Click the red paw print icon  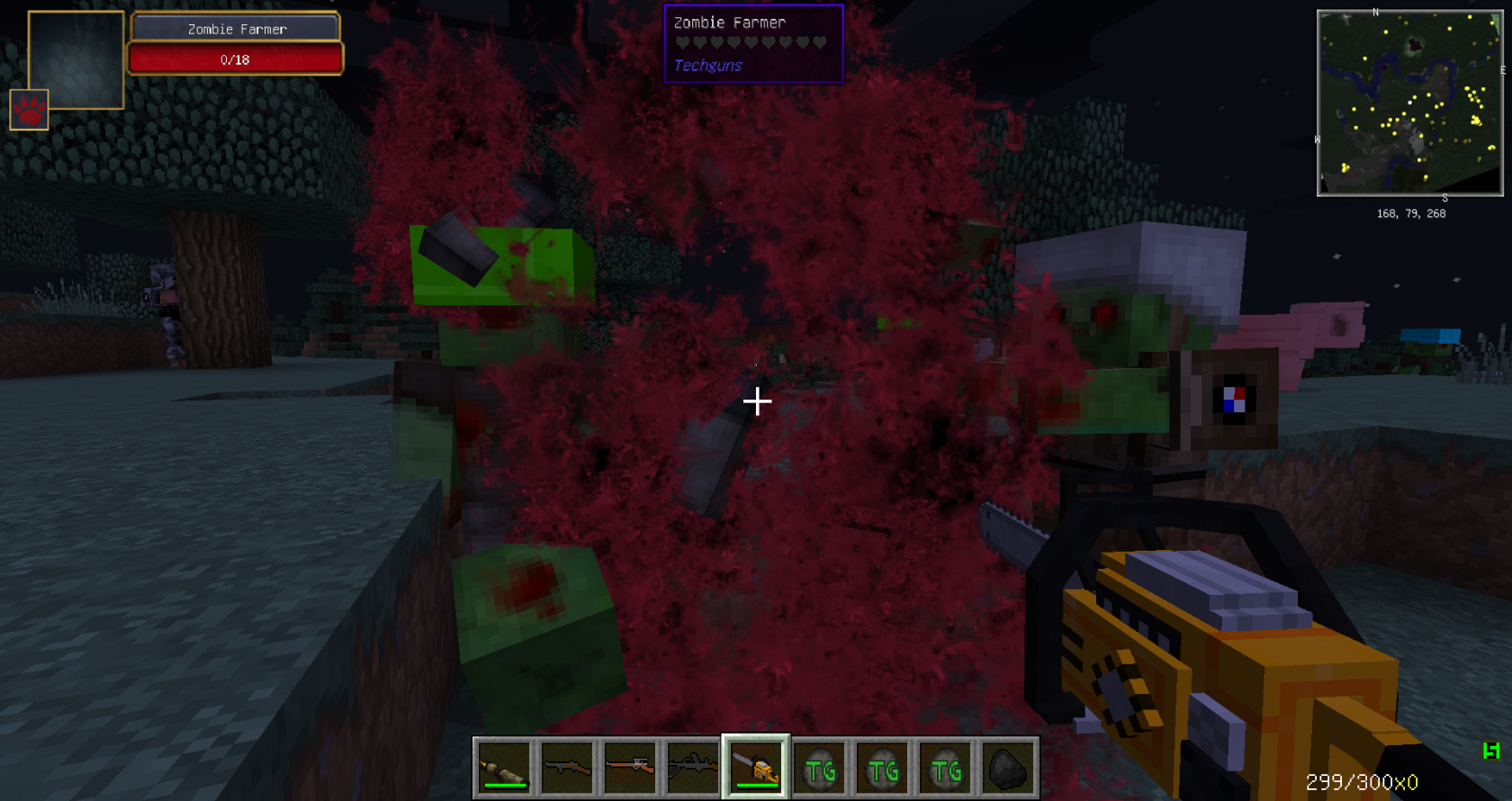tap(29, 110)
